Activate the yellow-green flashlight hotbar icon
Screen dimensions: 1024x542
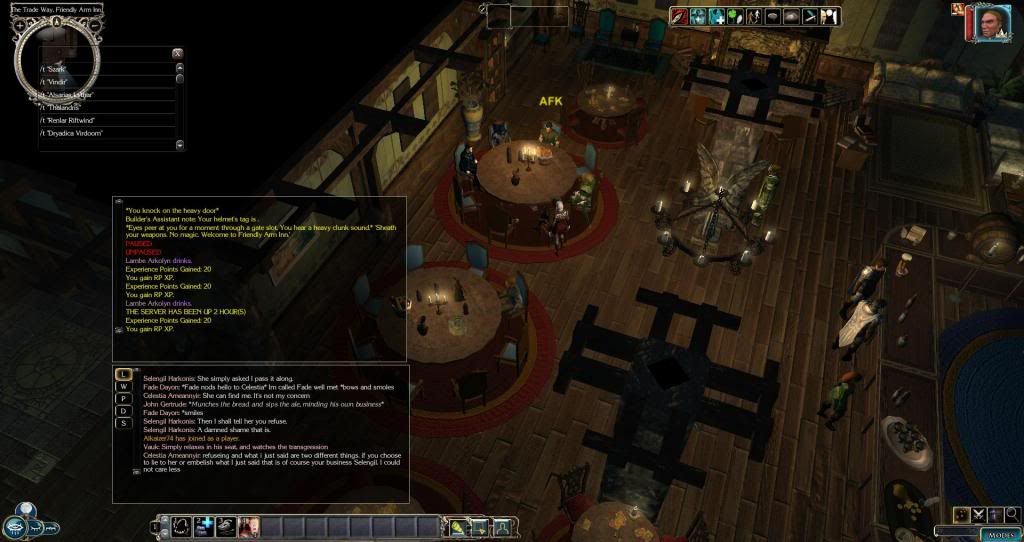click(x=457, y=526)
